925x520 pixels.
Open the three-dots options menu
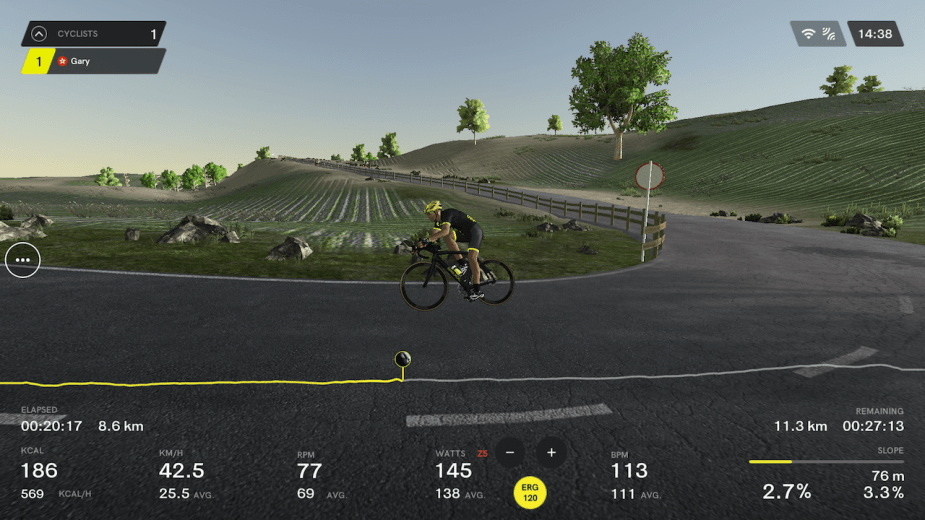[x=23, y=260]
